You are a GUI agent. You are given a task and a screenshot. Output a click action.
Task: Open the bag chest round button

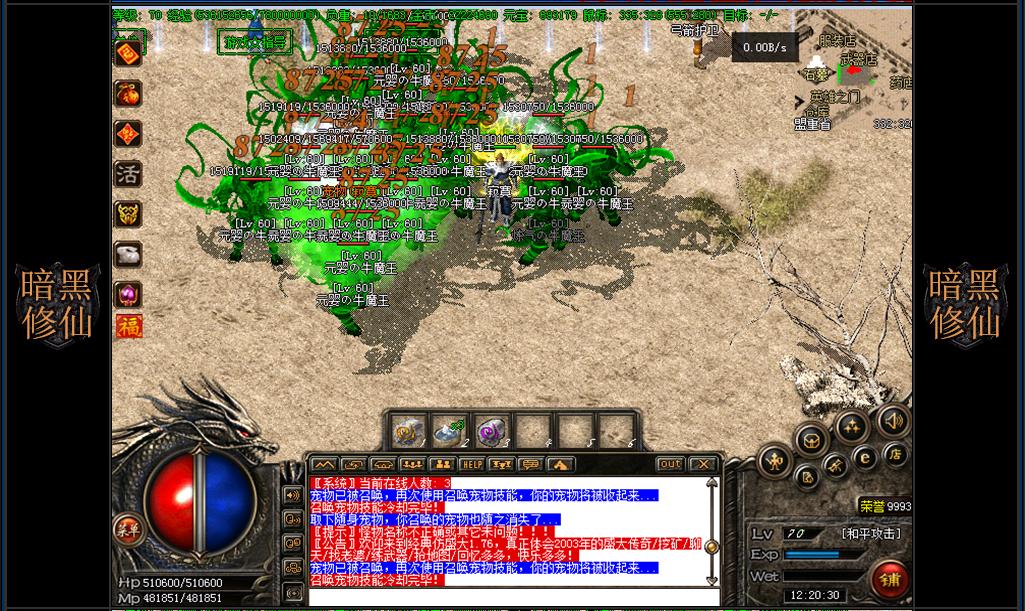[x=812, y=440]
